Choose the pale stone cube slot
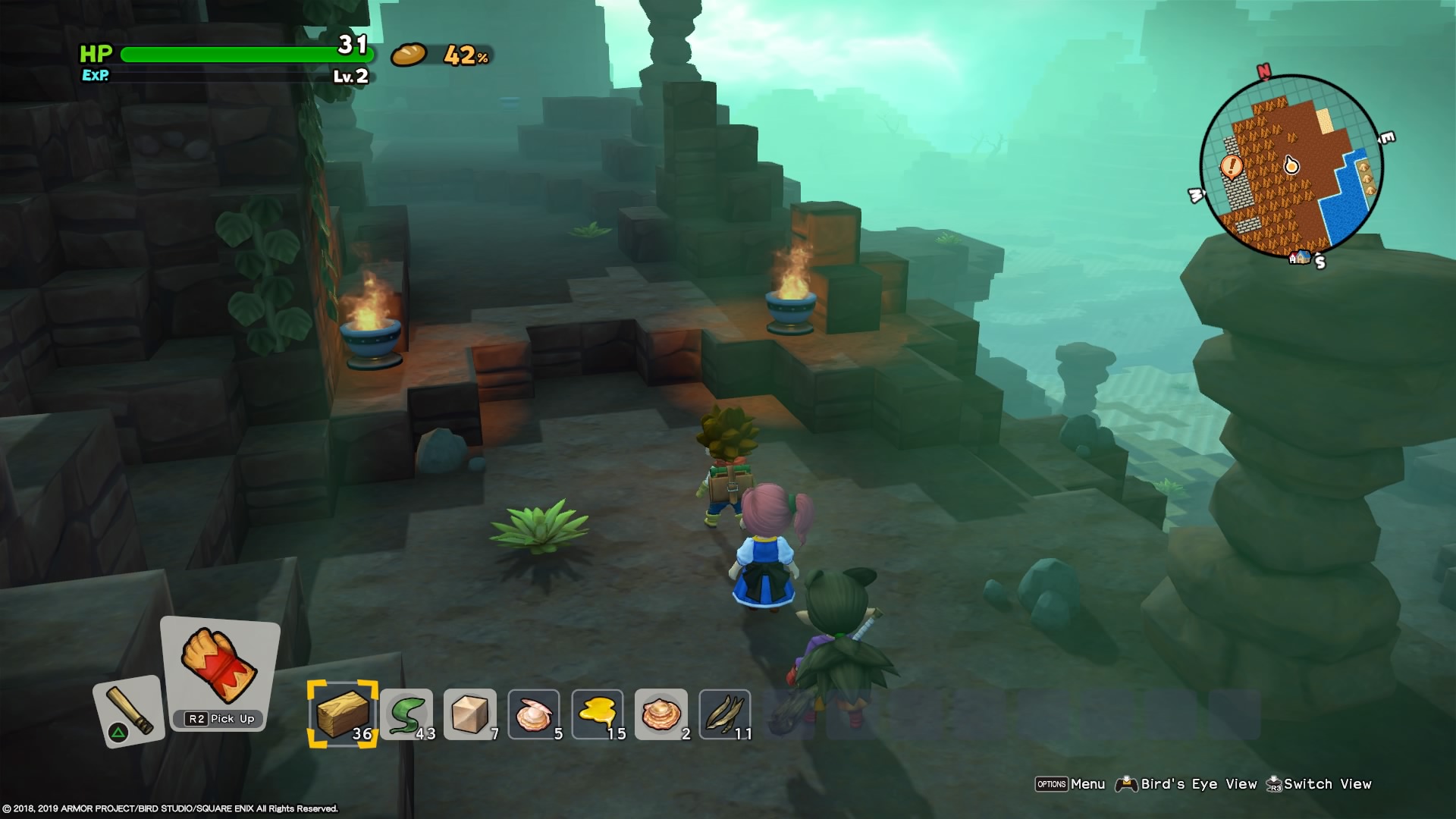Image resolution: width=1456 pixels, height=819 pixels. (x=470, y=714)
